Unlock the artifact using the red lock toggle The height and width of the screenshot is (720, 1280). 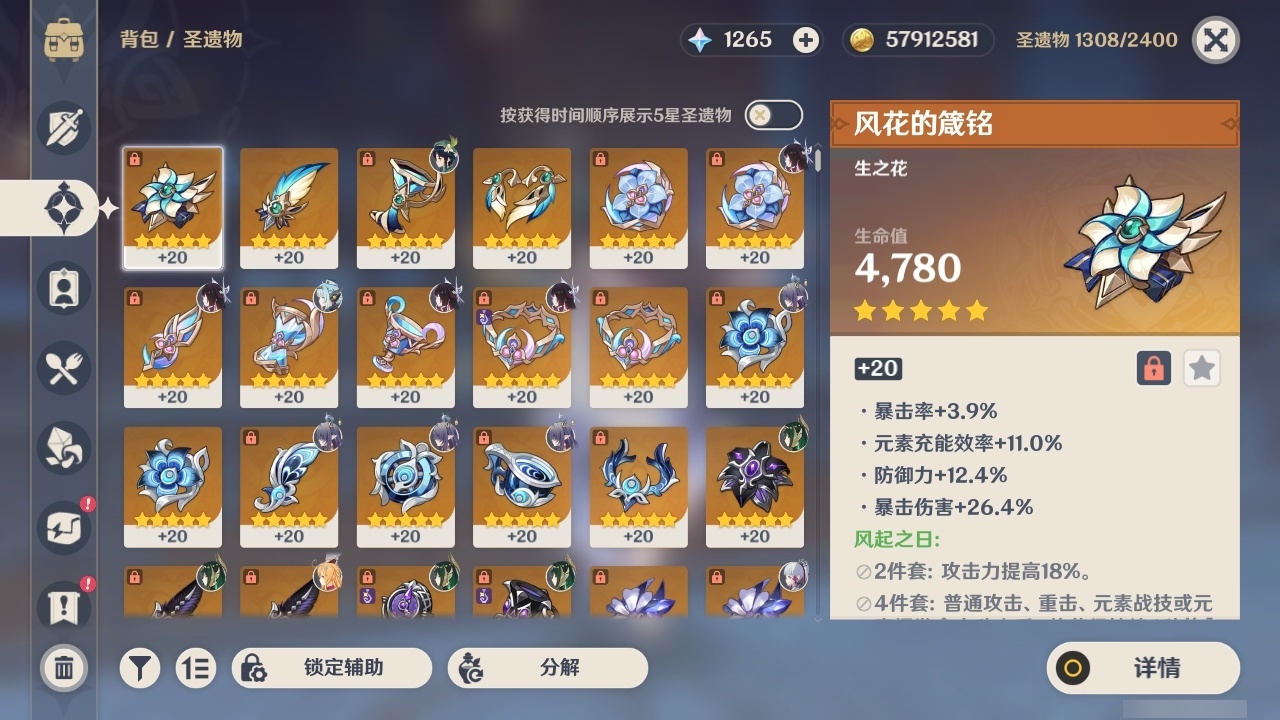point(1155,368)
